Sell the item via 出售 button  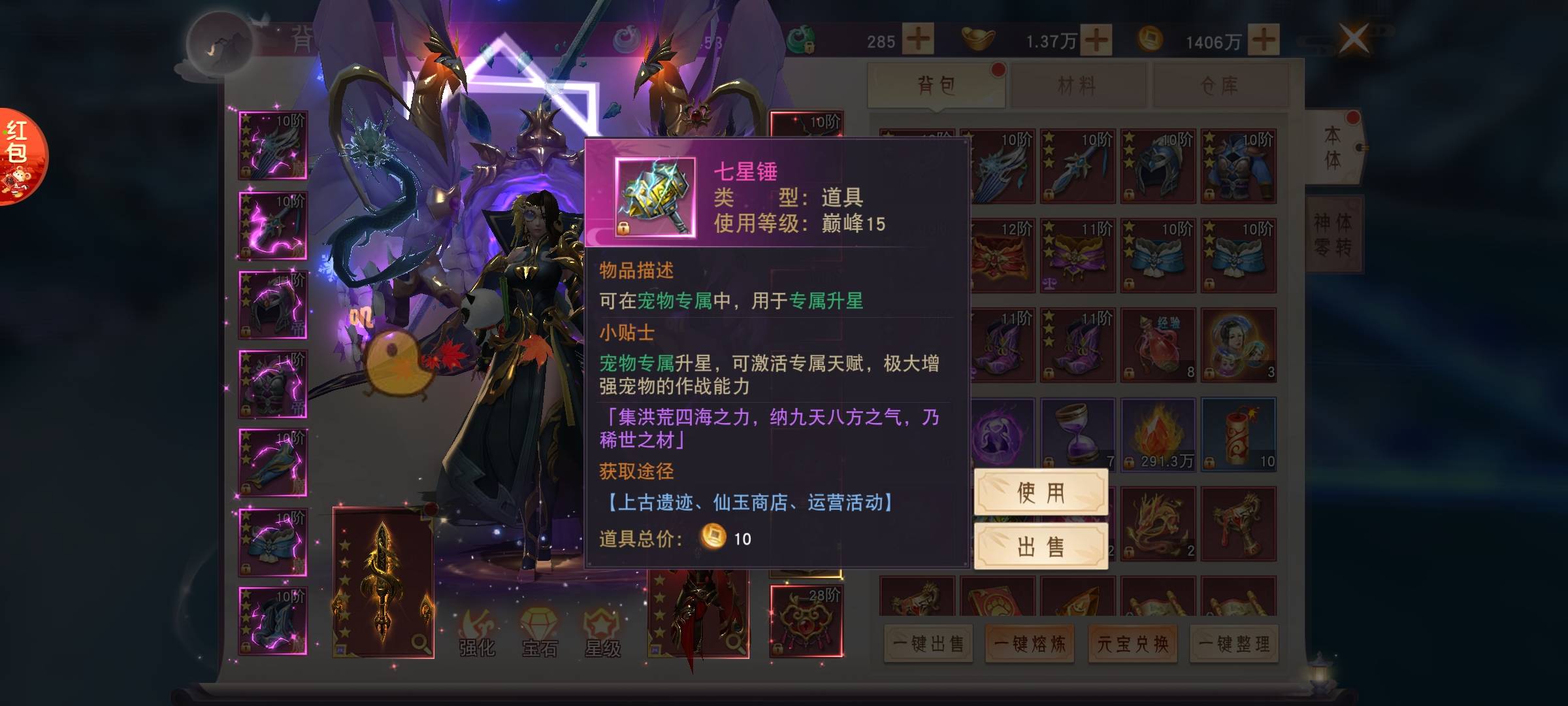pyautogui.click(x=1040, y=546)
